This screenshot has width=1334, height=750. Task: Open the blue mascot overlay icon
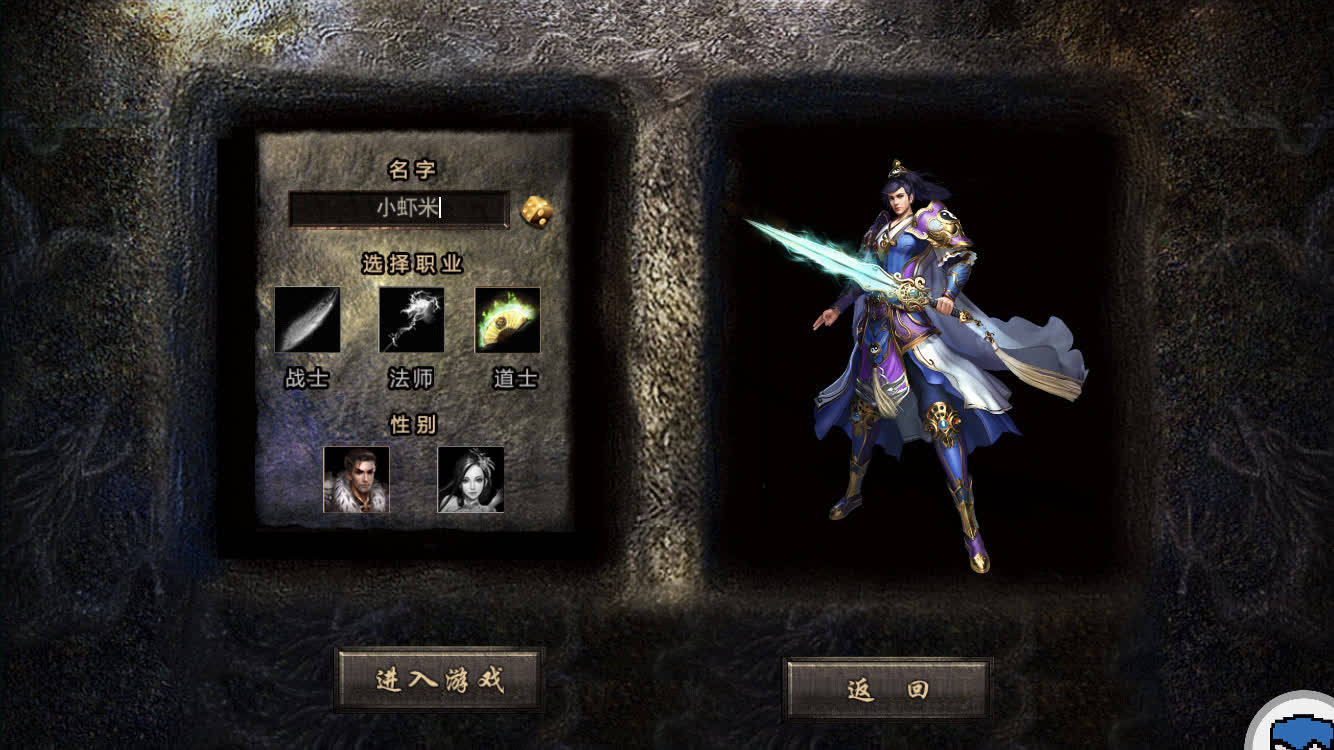pyautogui.click(x=1298, y=726)
